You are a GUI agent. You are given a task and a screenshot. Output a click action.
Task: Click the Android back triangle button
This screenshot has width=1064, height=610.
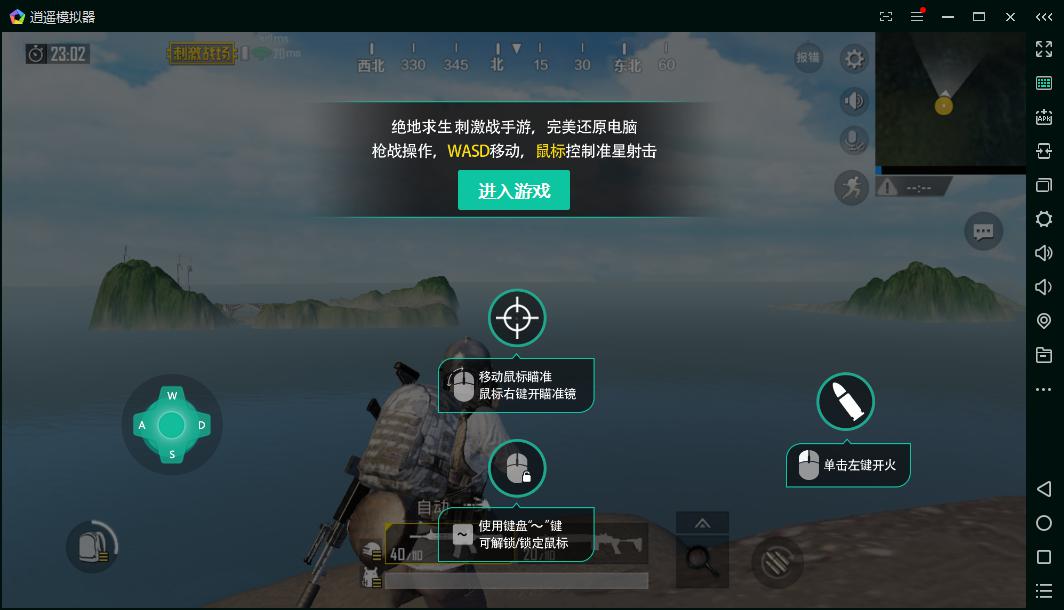[1044, 489]
